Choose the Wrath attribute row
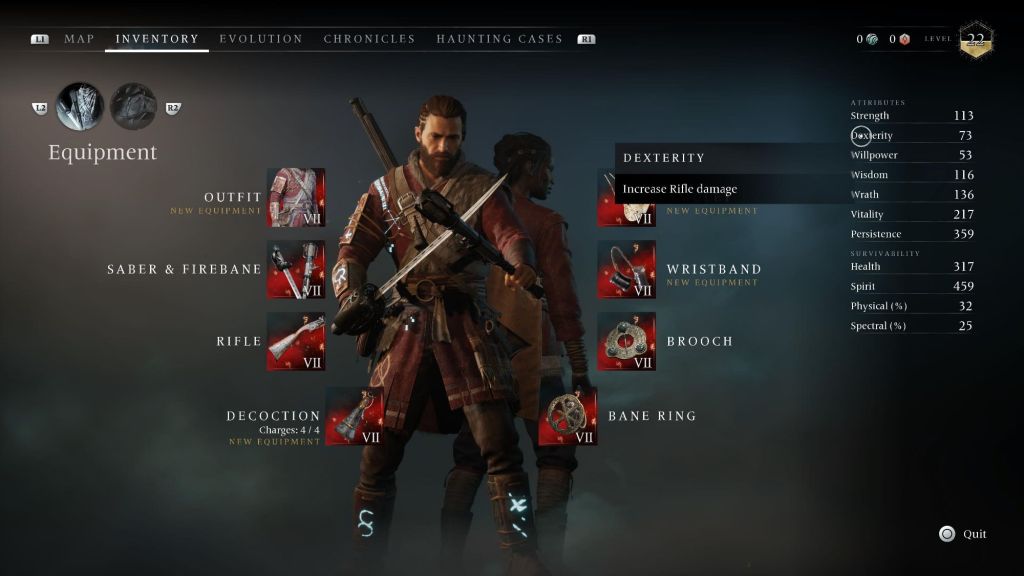 pyautogui.click(x=911, y=195)
